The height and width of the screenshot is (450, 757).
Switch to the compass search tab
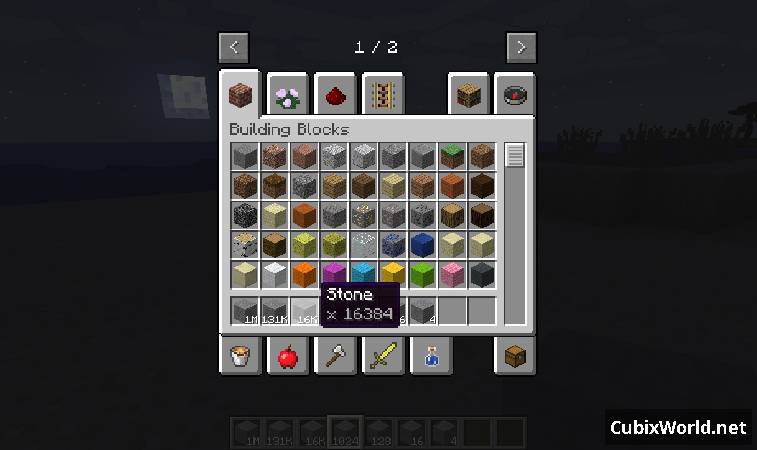[515, 96]
